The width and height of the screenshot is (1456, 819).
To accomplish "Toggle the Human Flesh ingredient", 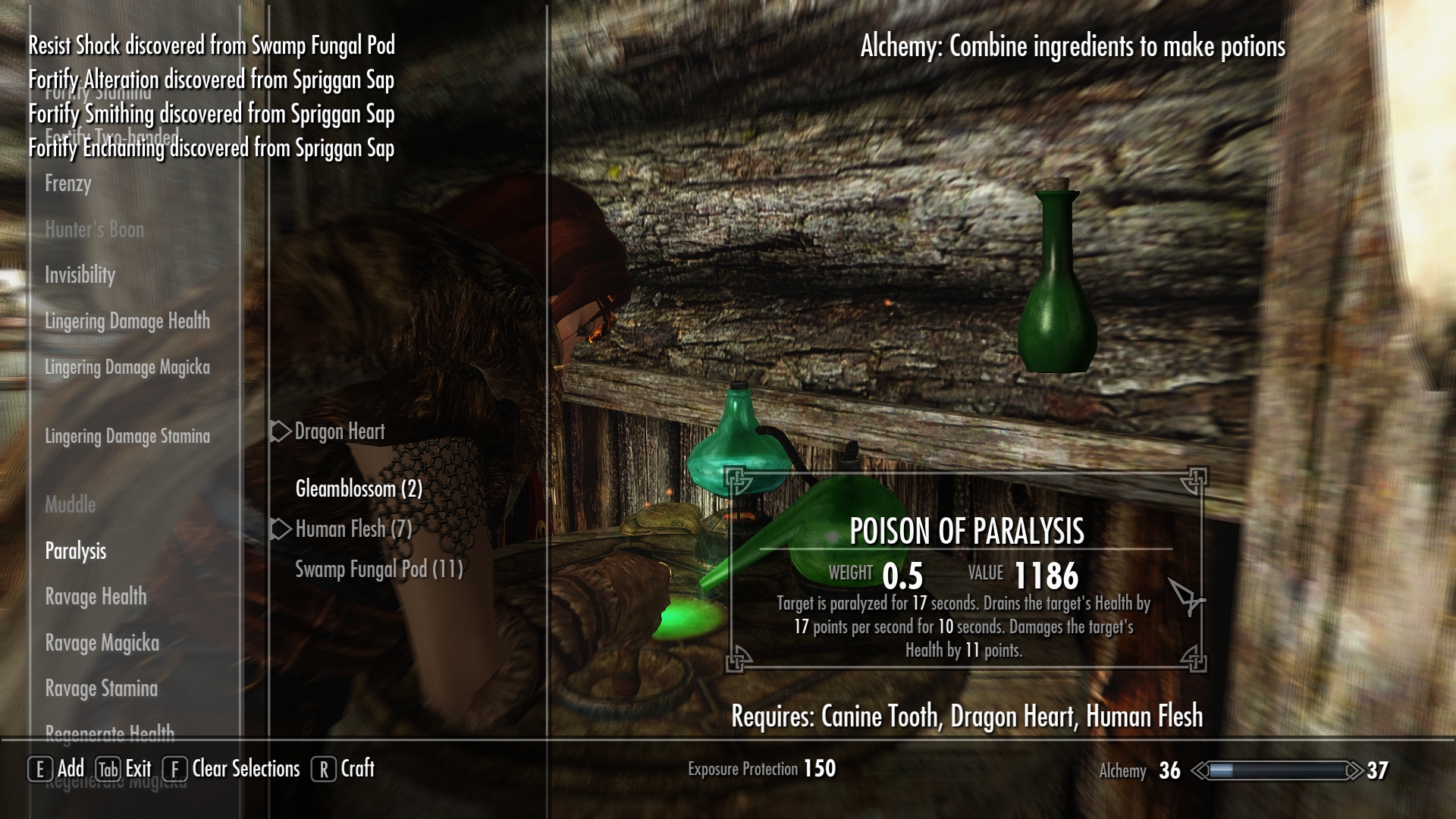I will tap(353, 529).
